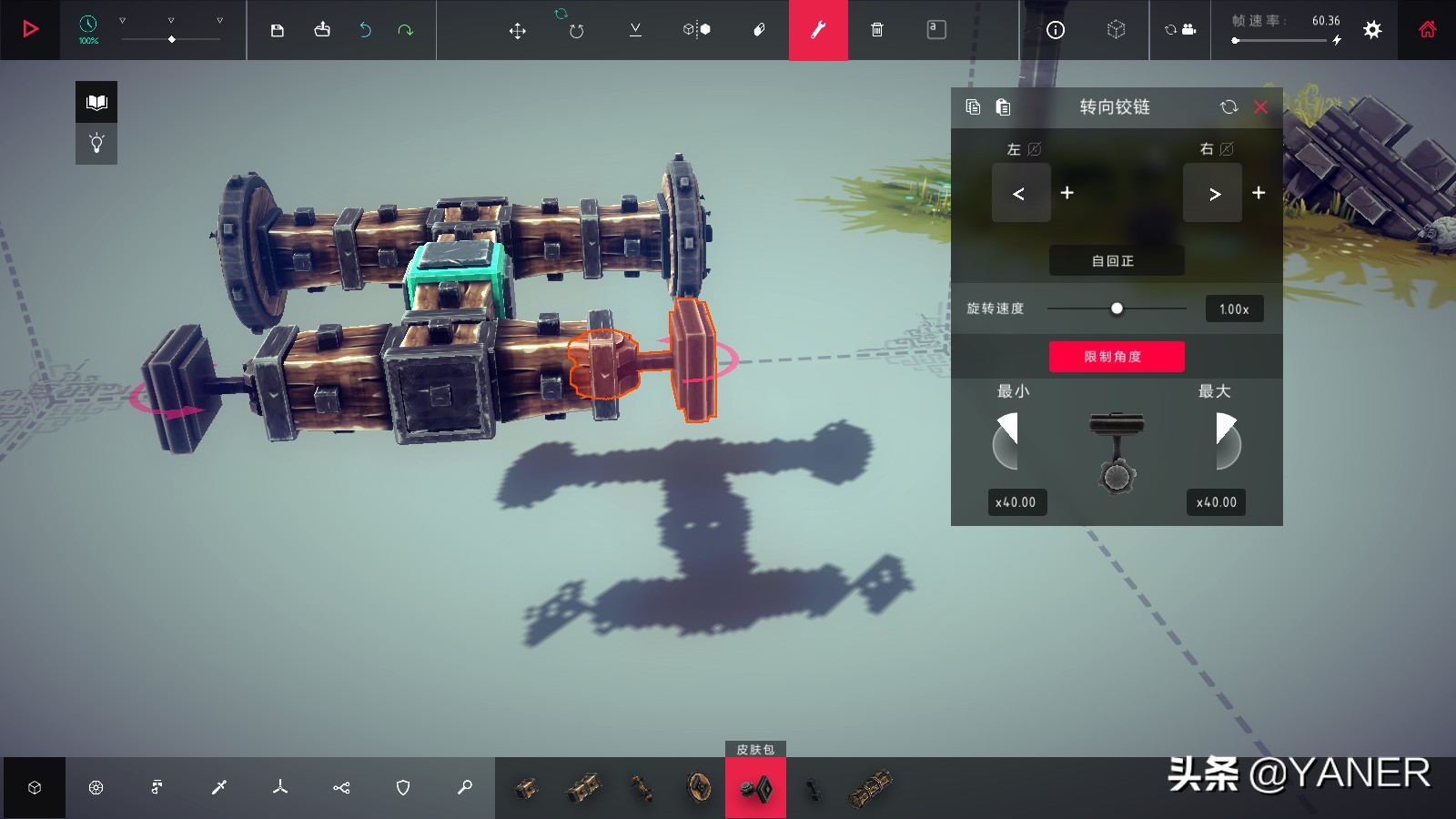Close the 转向铰链 settings panel
Screen dimensions: 1456x819
pyautogui.click(x=1260, y=107)
